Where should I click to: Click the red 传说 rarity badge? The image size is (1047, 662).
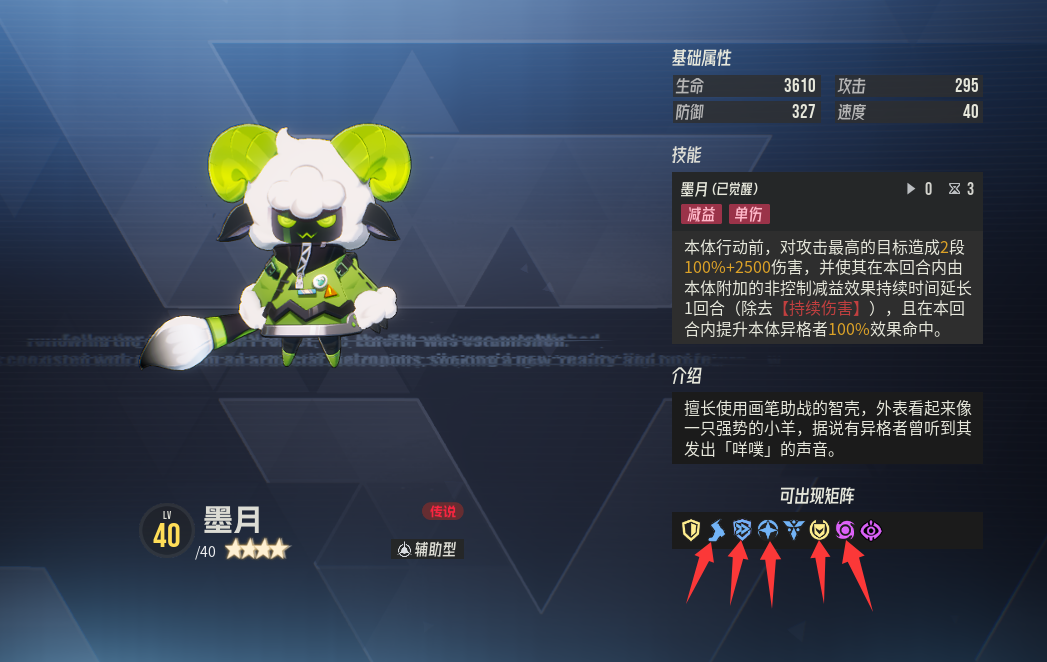(443, 511)
